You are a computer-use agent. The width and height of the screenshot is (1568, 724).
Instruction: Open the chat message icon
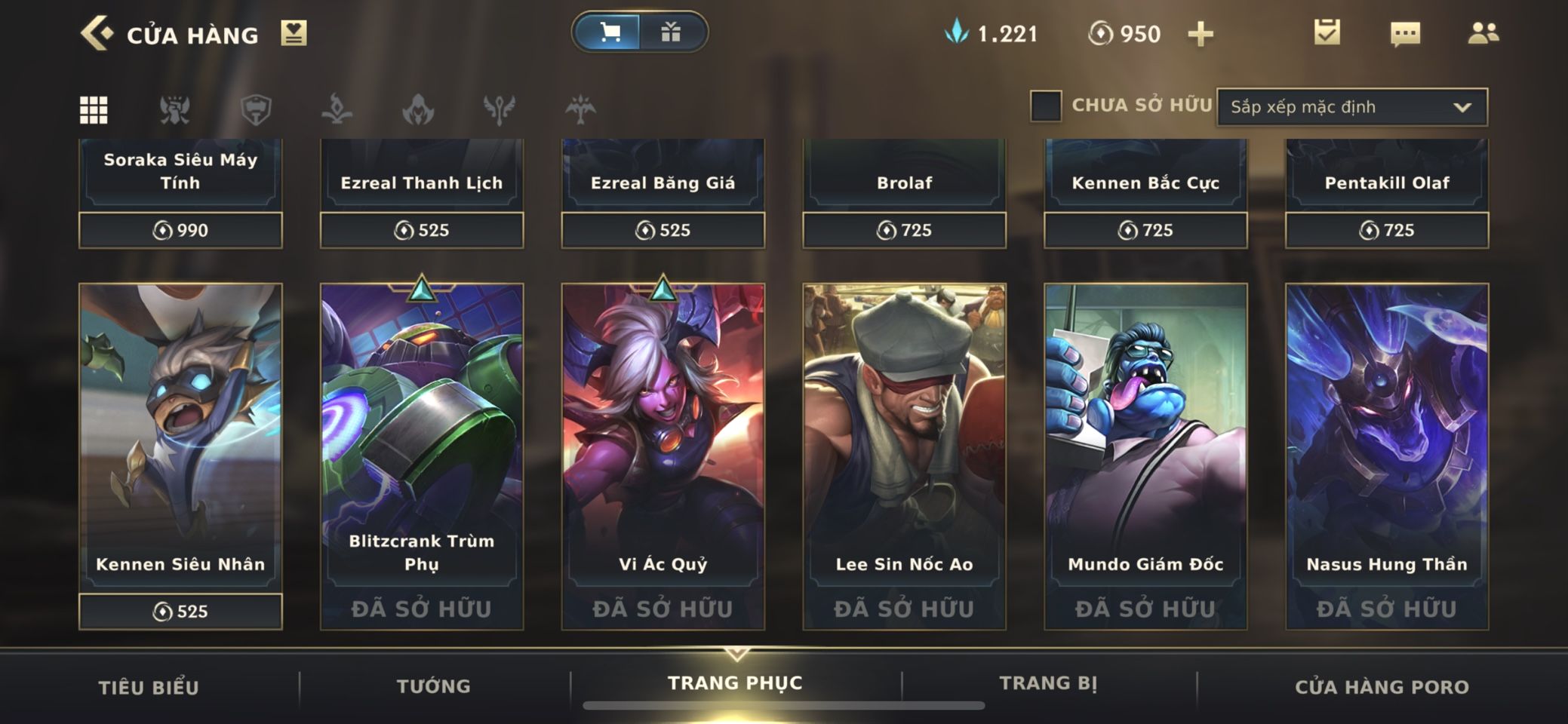pyautogui.click(x=1404, y=34)
